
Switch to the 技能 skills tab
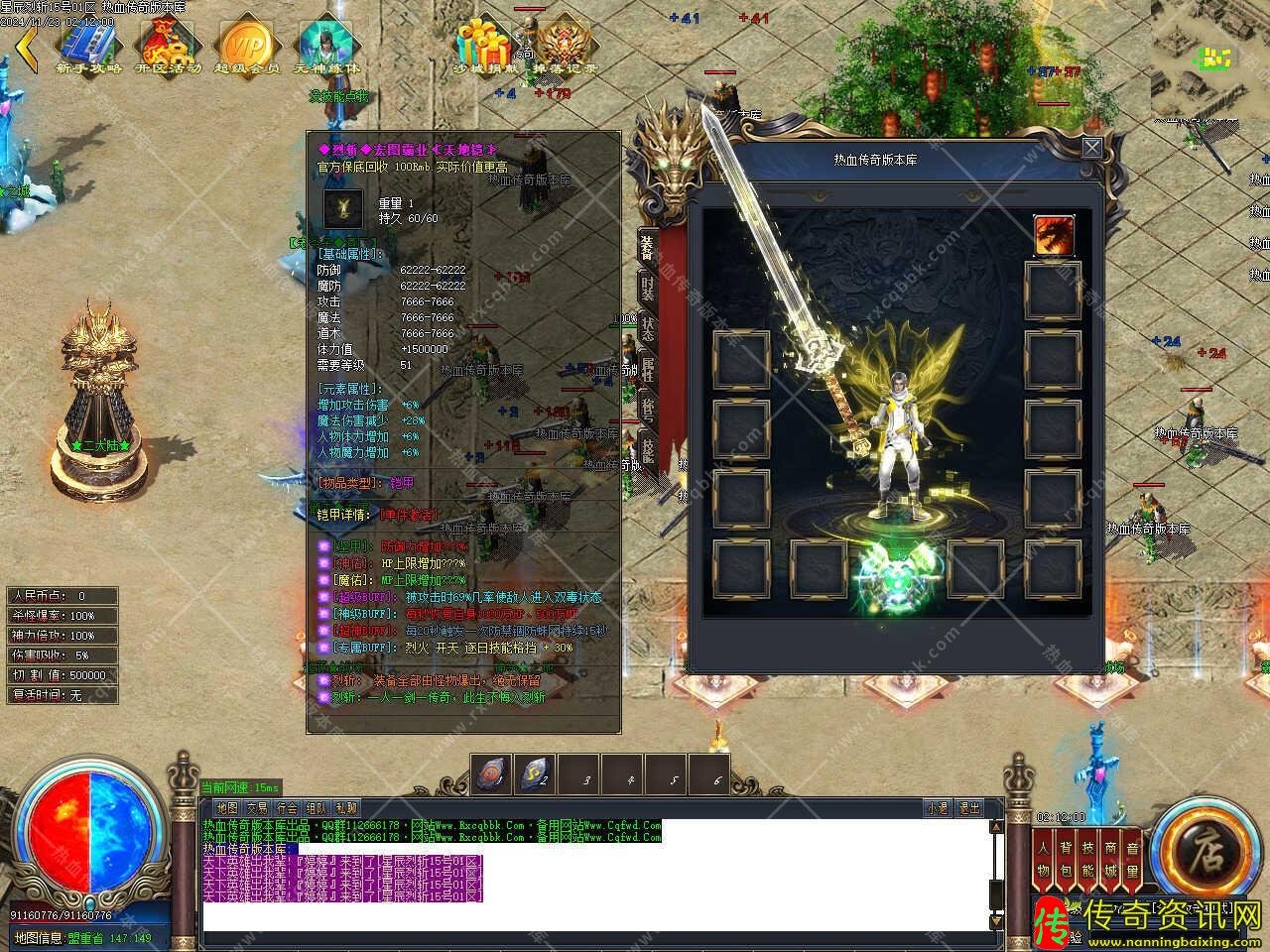647,451
